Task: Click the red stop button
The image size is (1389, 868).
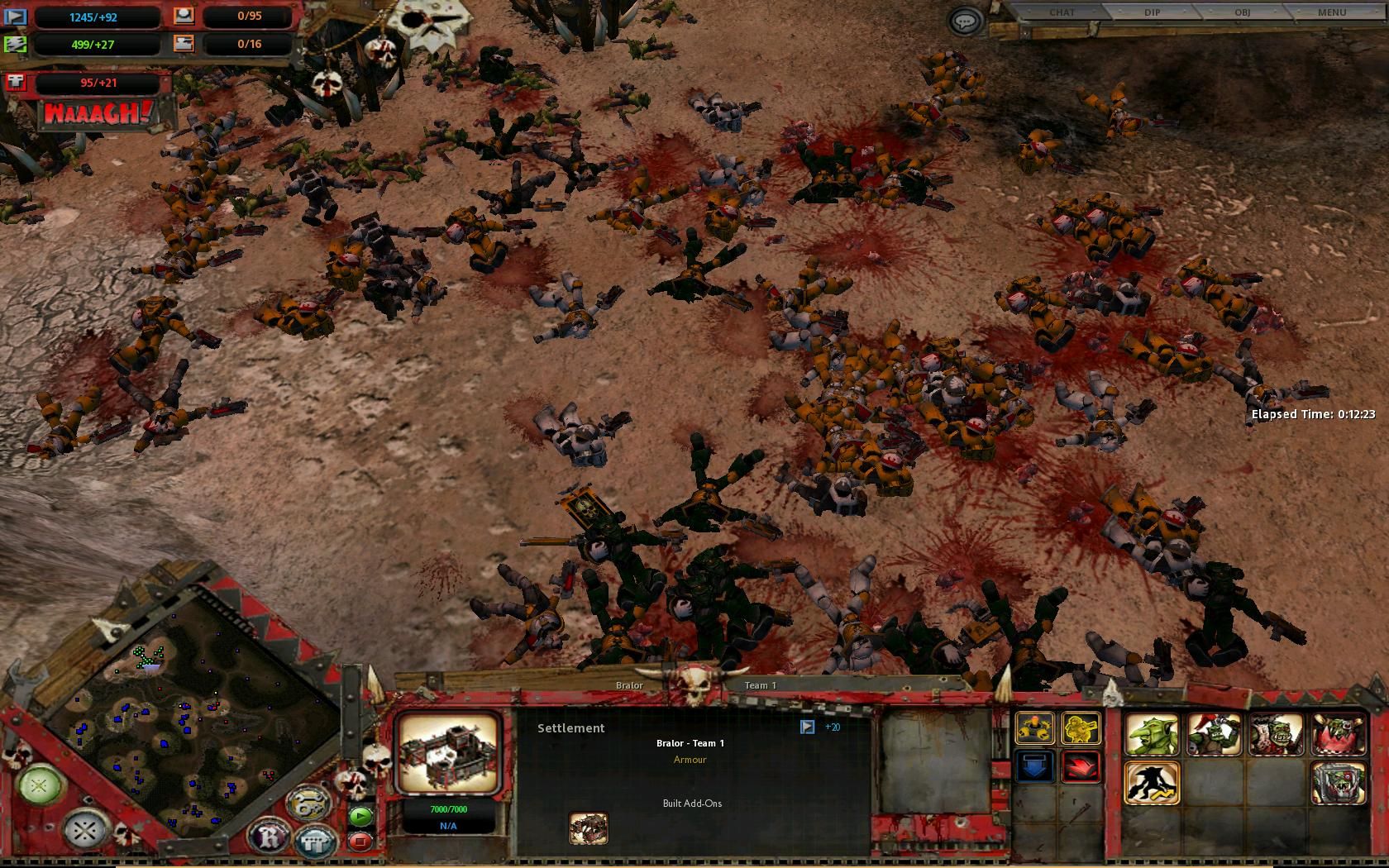Action: pos(360,842)
